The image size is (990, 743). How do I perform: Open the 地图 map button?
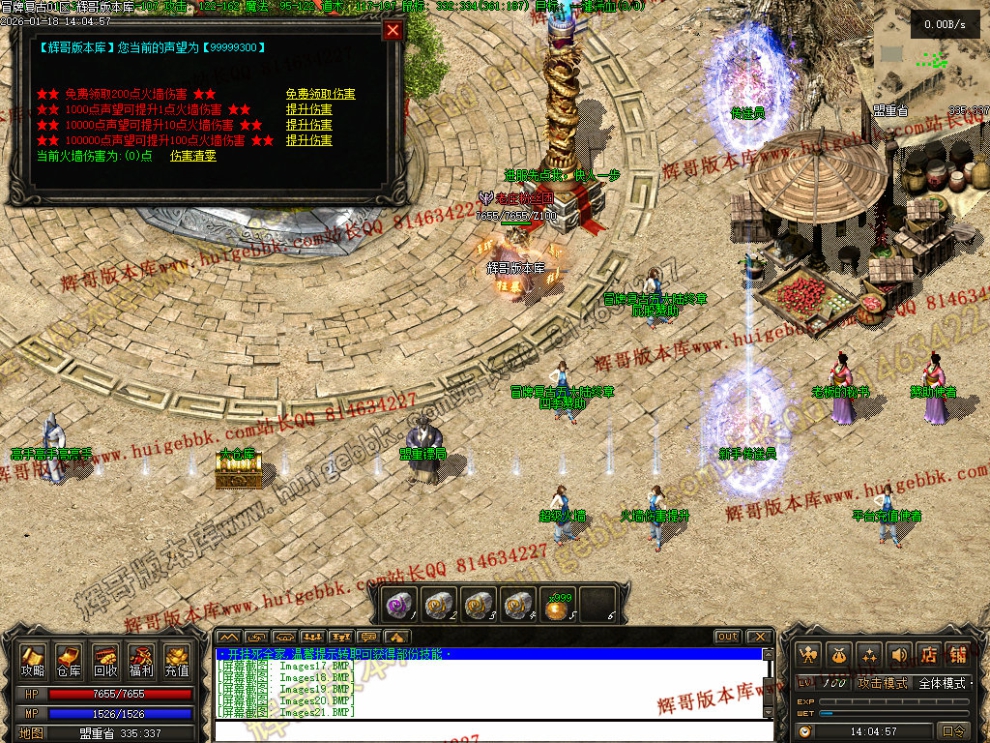(x=33, y=733)
